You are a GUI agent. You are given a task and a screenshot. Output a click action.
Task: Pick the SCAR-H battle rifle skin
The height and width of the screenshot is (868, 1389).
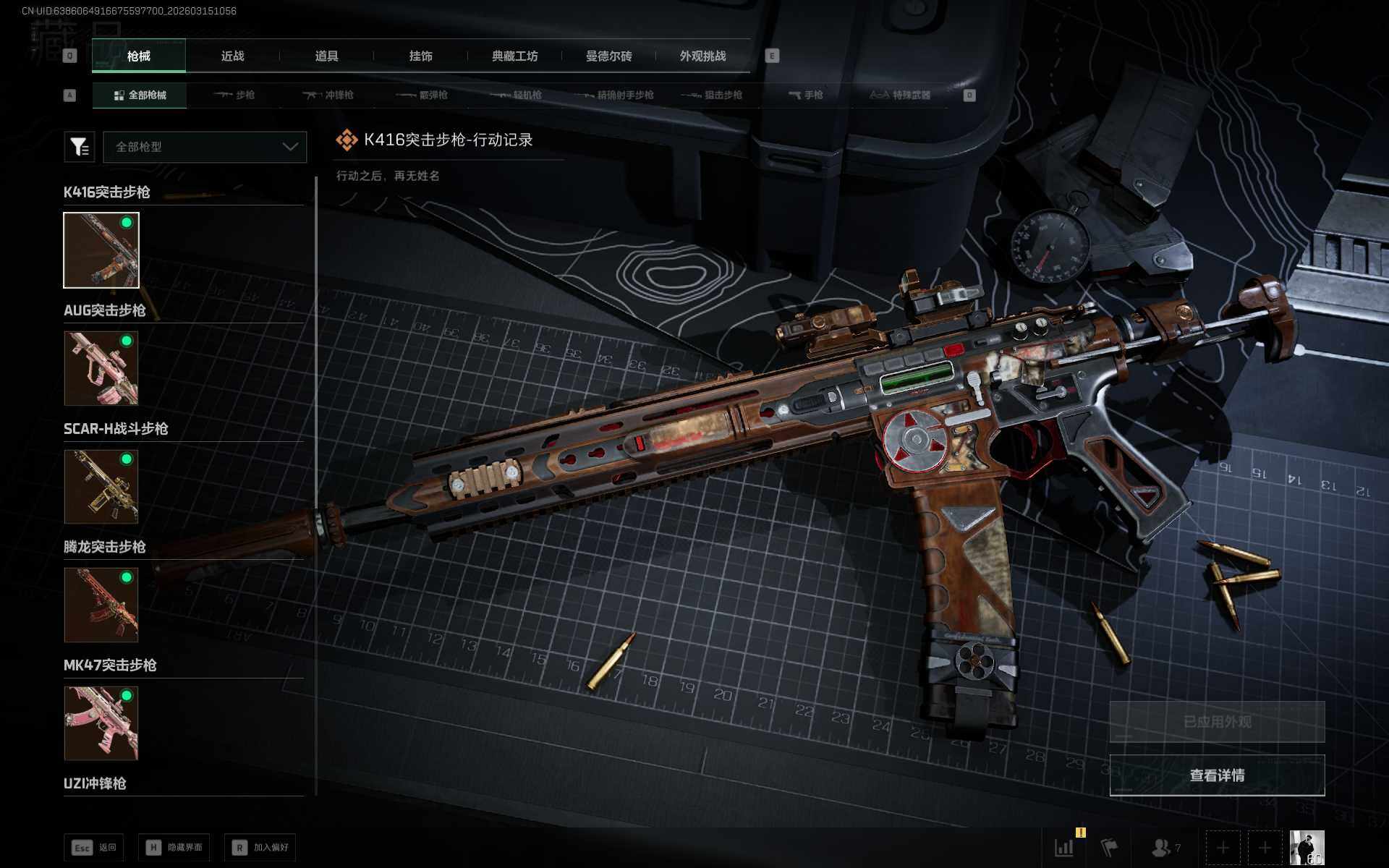[101, 486]
